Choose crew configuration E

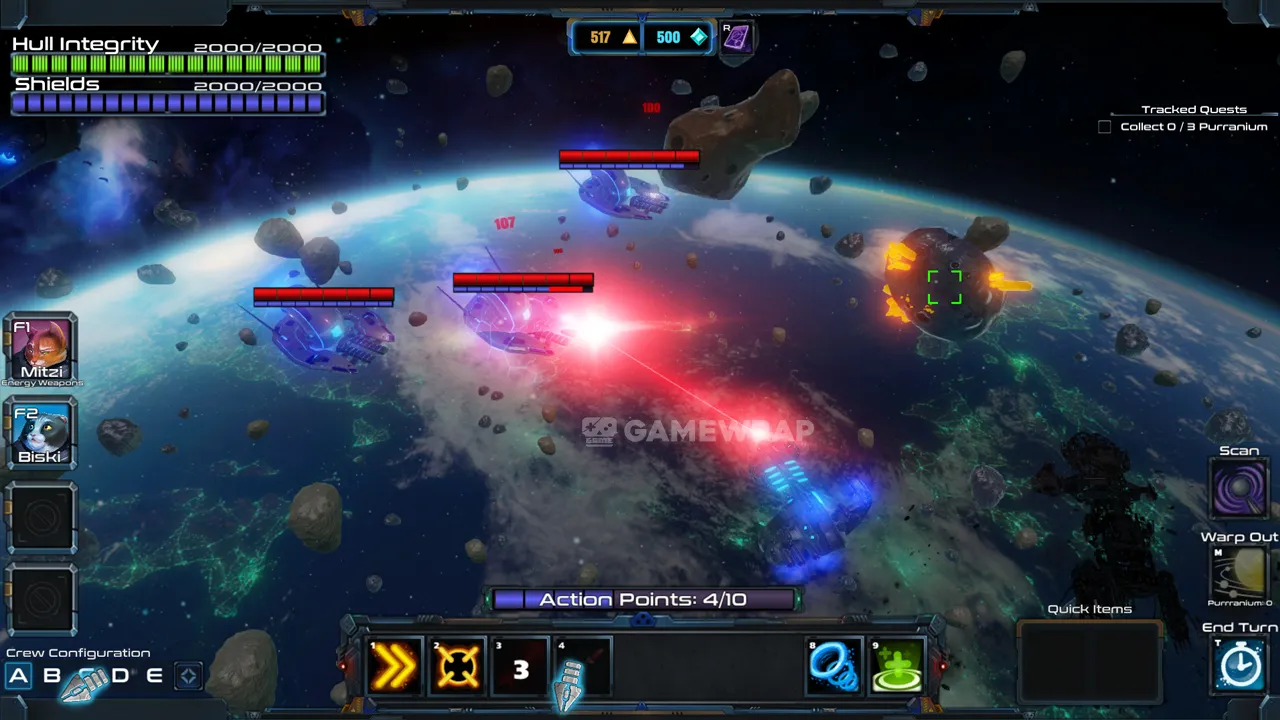tap(154, 676)
